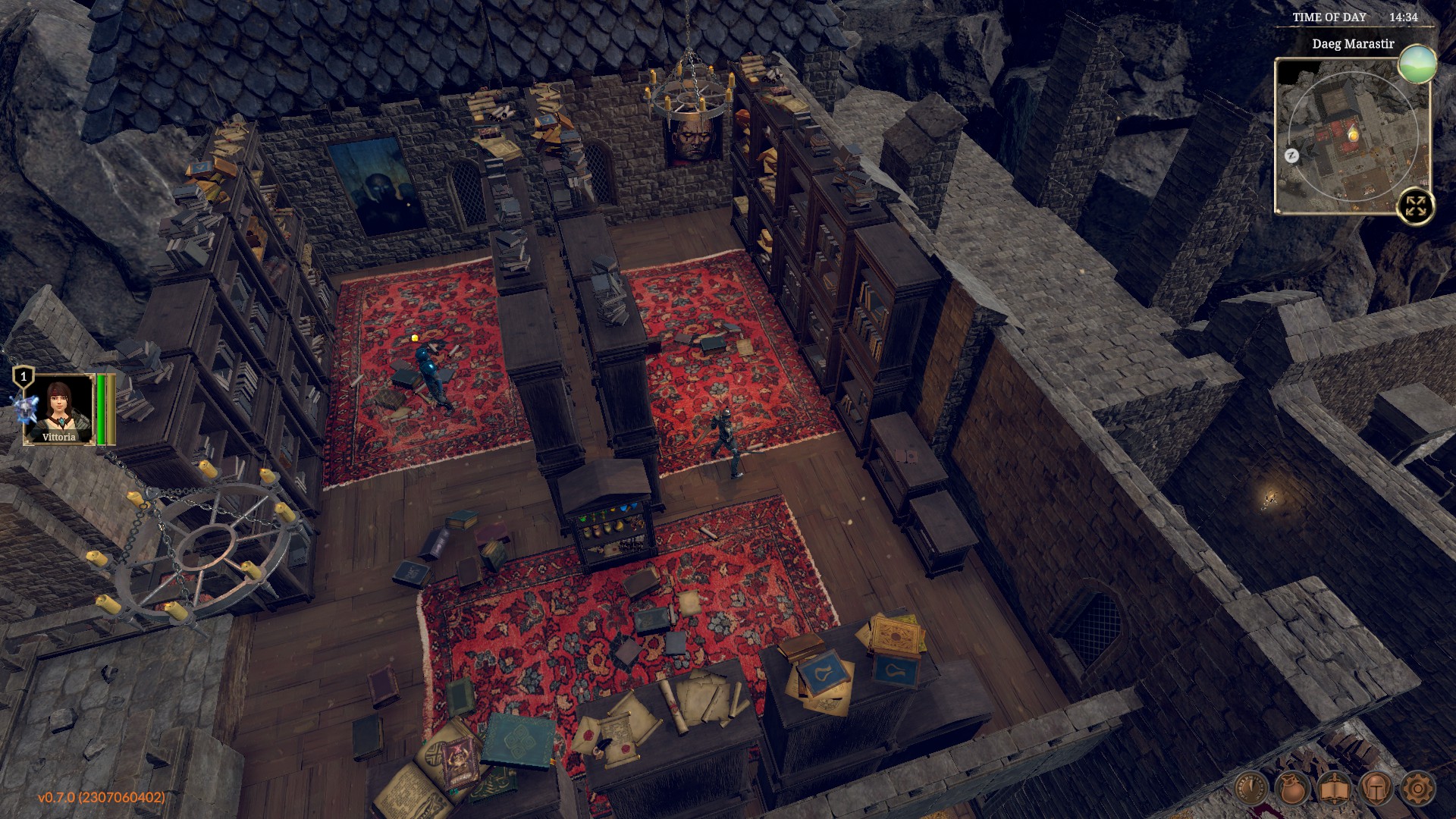Viewport: 1456px width, 819px height.
Task: Click the TIME OF DAY 14:34 display
Action: [x=1356, y=17]
